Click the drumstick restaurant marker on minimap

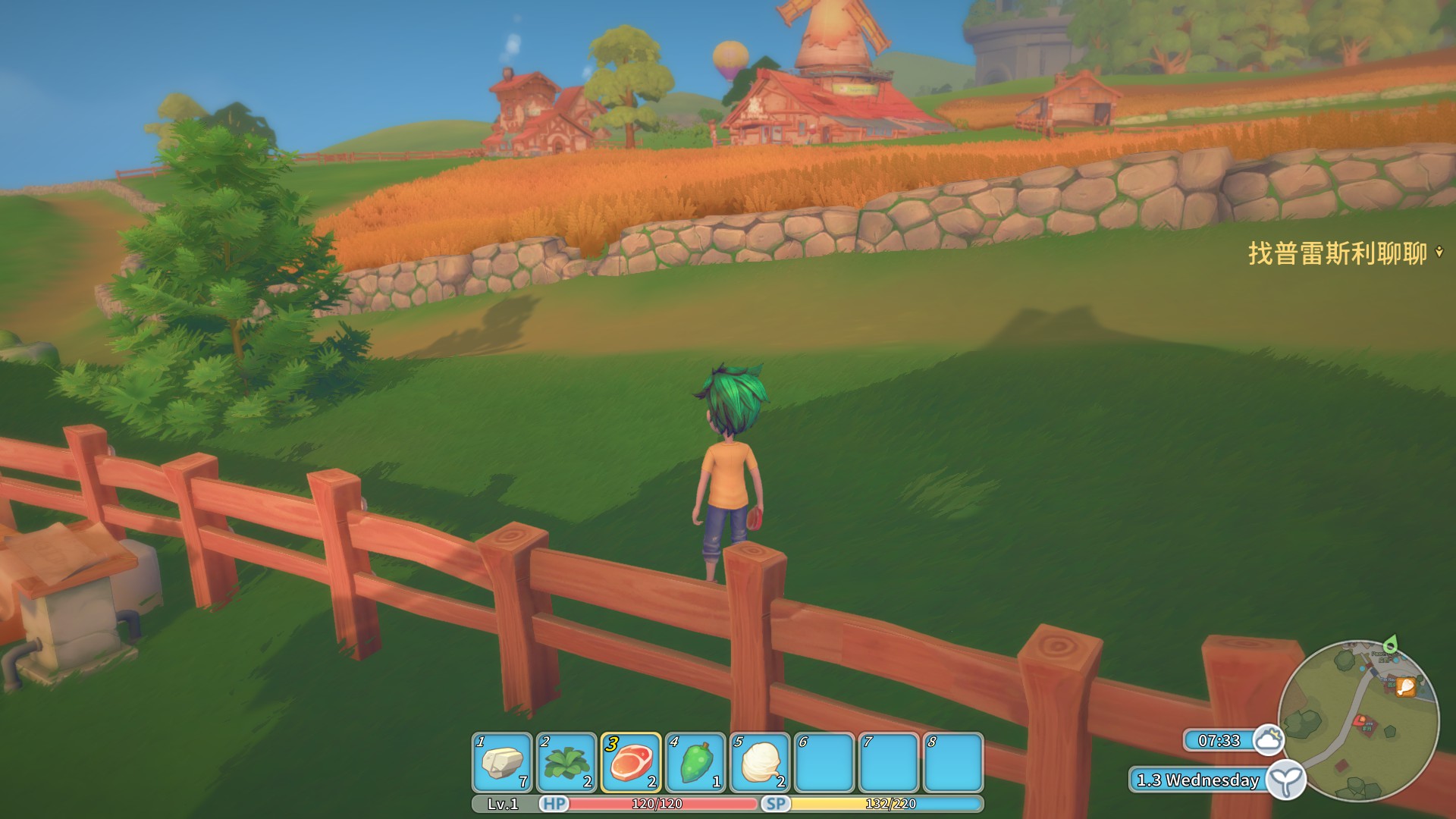(x=1405, y=687)
